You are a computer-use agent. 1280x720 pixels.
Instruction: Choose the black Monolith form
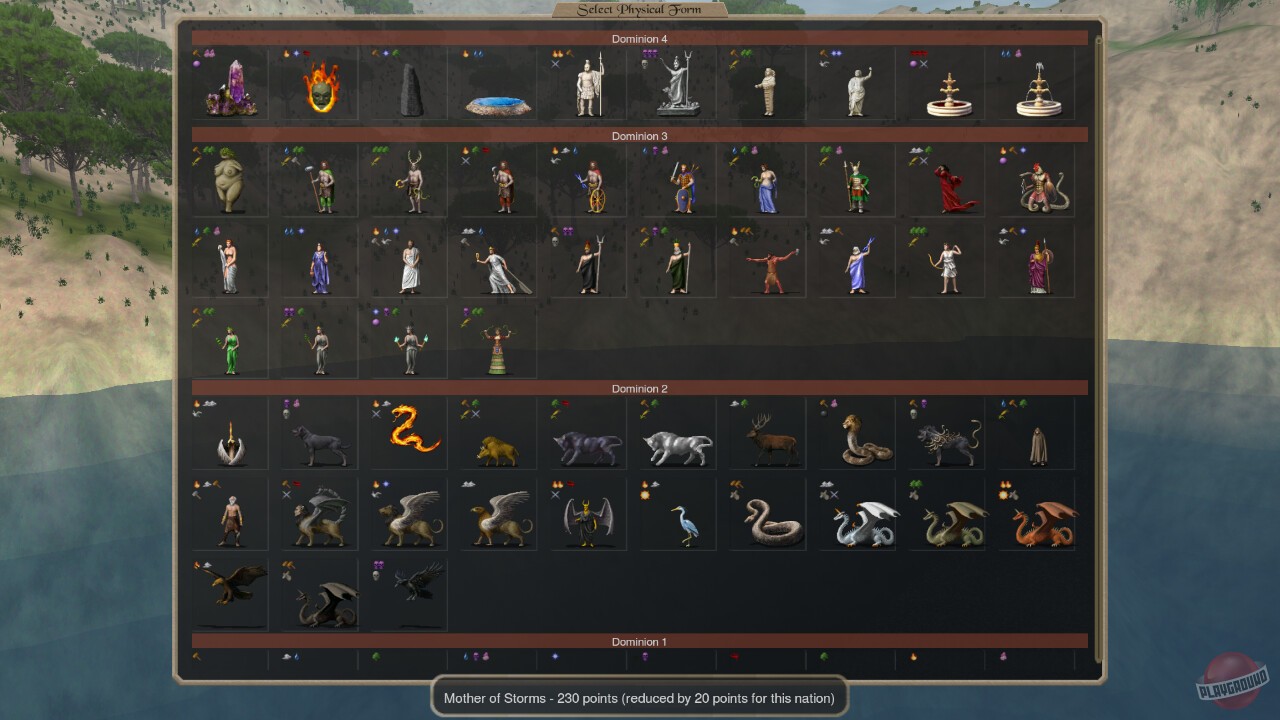click(407, 84)
